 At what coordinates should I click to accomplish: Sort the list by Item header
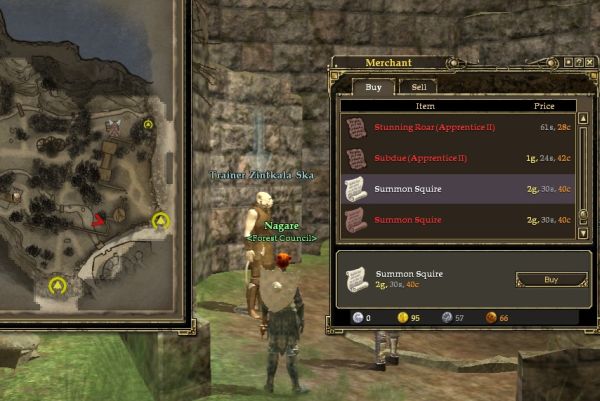click(426, 105)
